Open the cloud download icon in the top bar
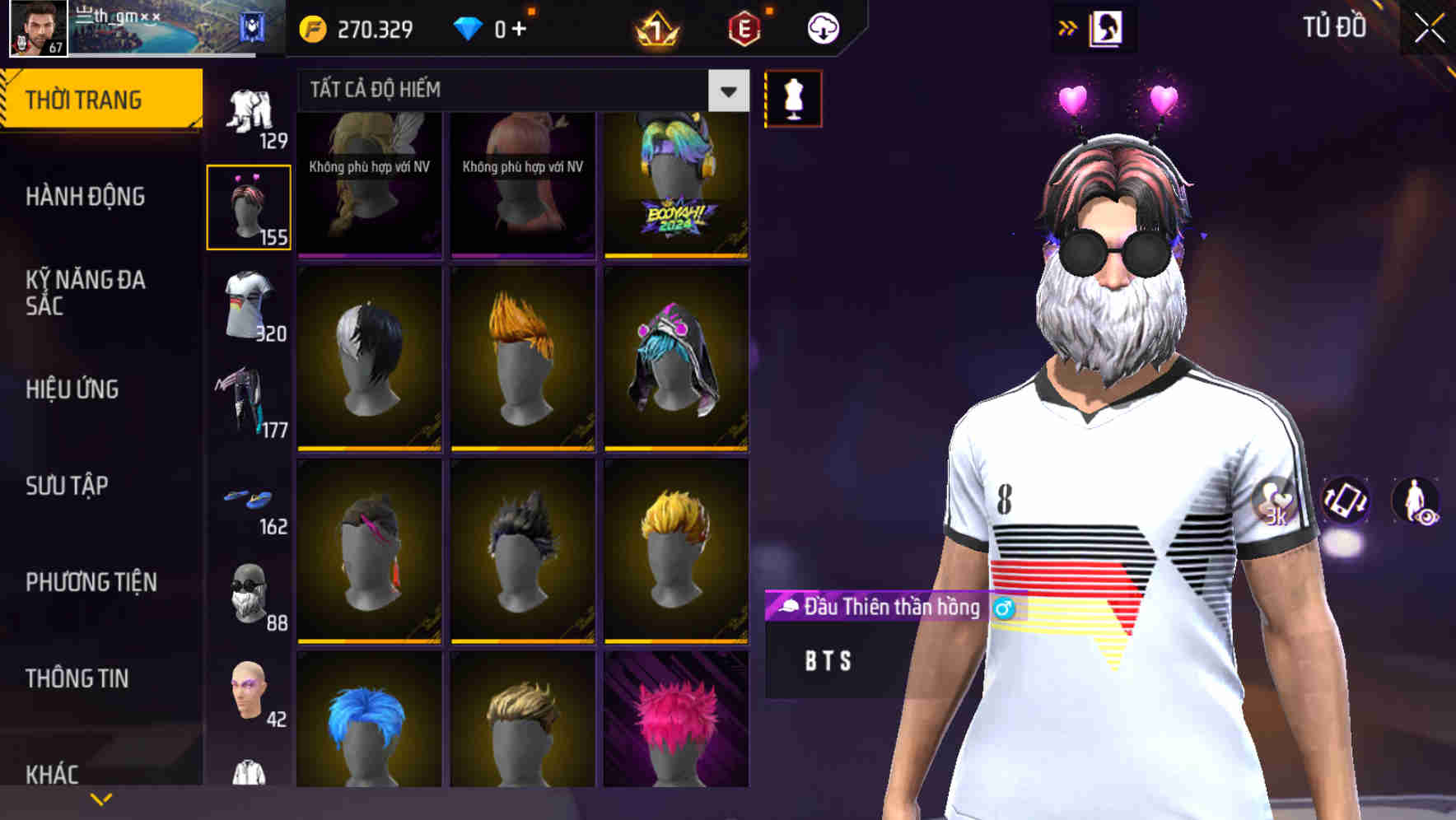This screenshot has height=820, width=1456. 823,27
